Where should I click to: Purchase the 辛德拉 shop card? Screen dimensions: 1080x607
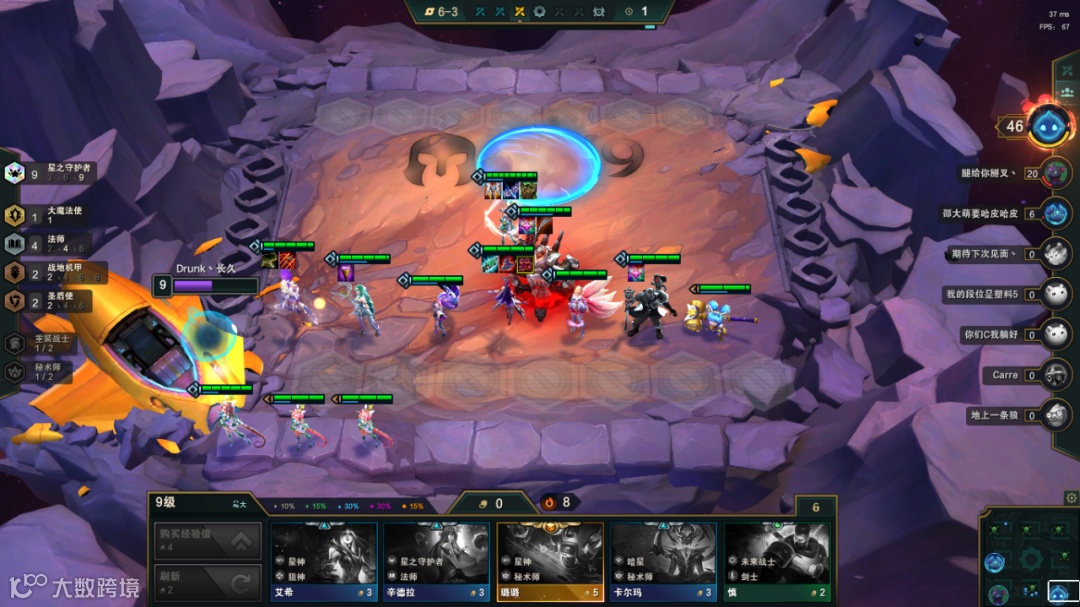(437, 562)
